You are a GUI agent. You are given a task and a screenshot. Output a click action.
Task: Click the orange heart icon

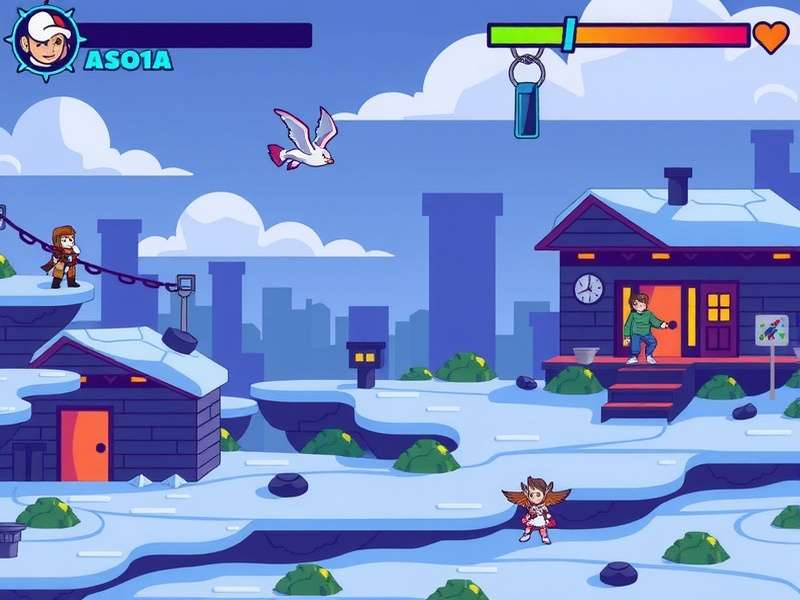point(770,36)
